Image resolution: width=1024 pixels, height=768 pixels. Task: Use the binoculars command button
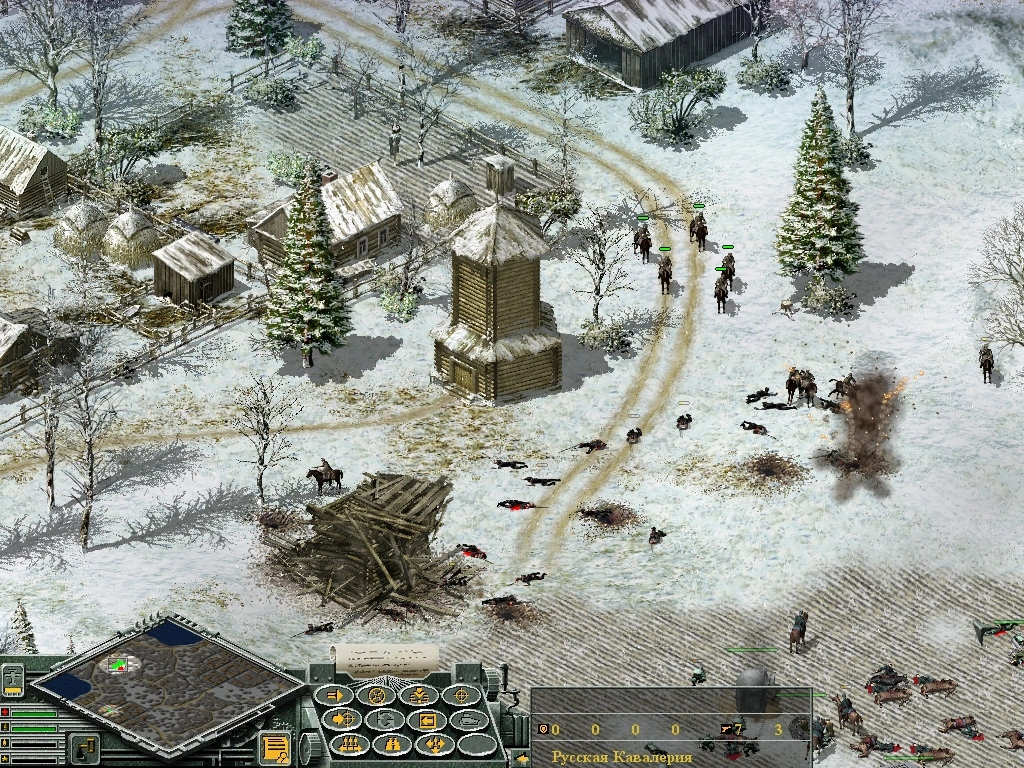coord(393,744)
